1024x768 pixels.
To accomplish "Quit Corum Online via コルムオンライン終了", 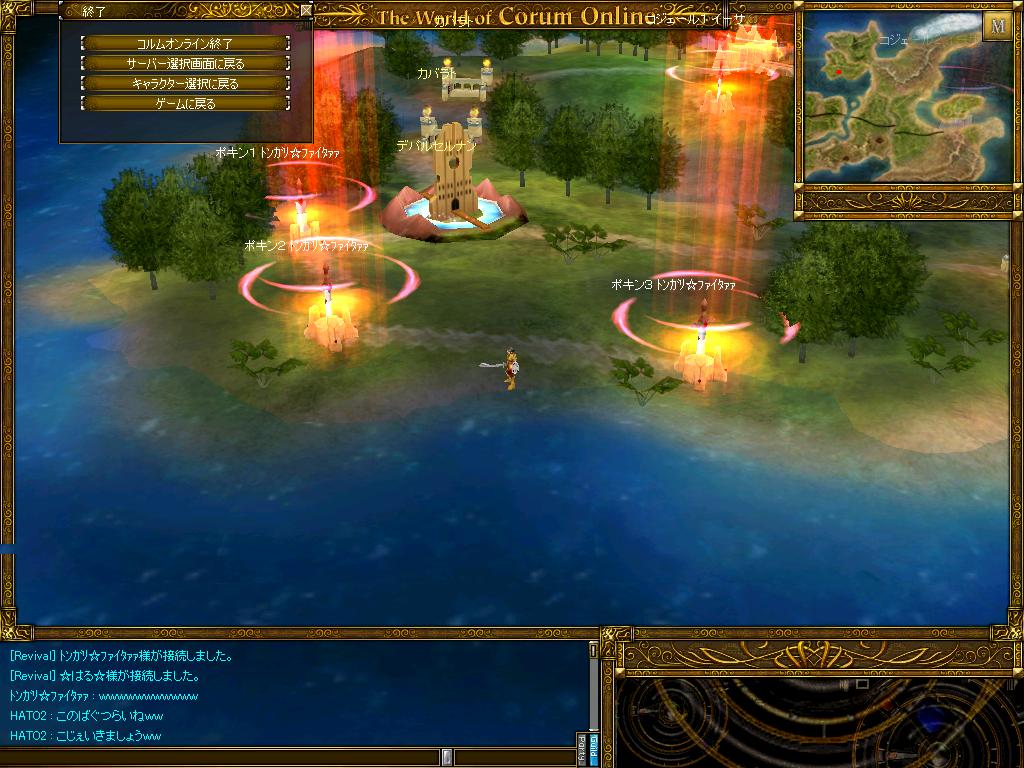I will (185, 43).
